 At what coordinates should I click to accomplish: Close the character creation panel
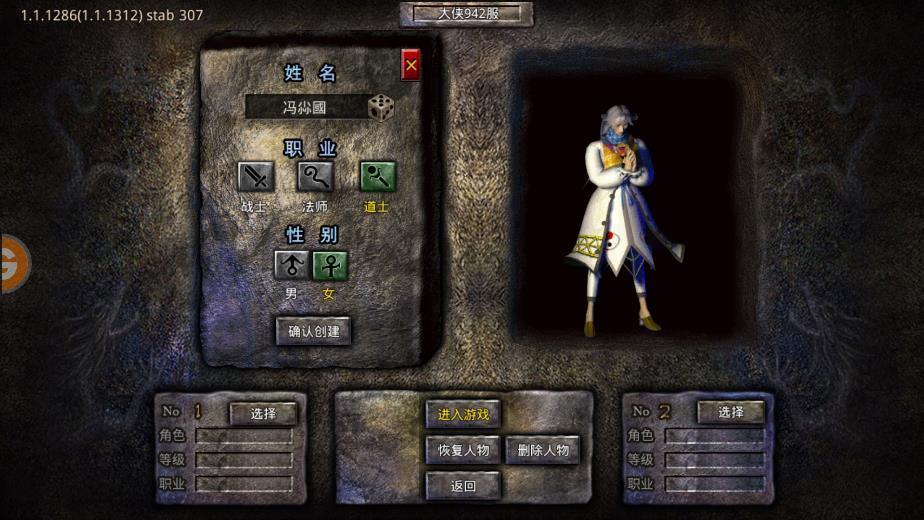tap(410, 65)
